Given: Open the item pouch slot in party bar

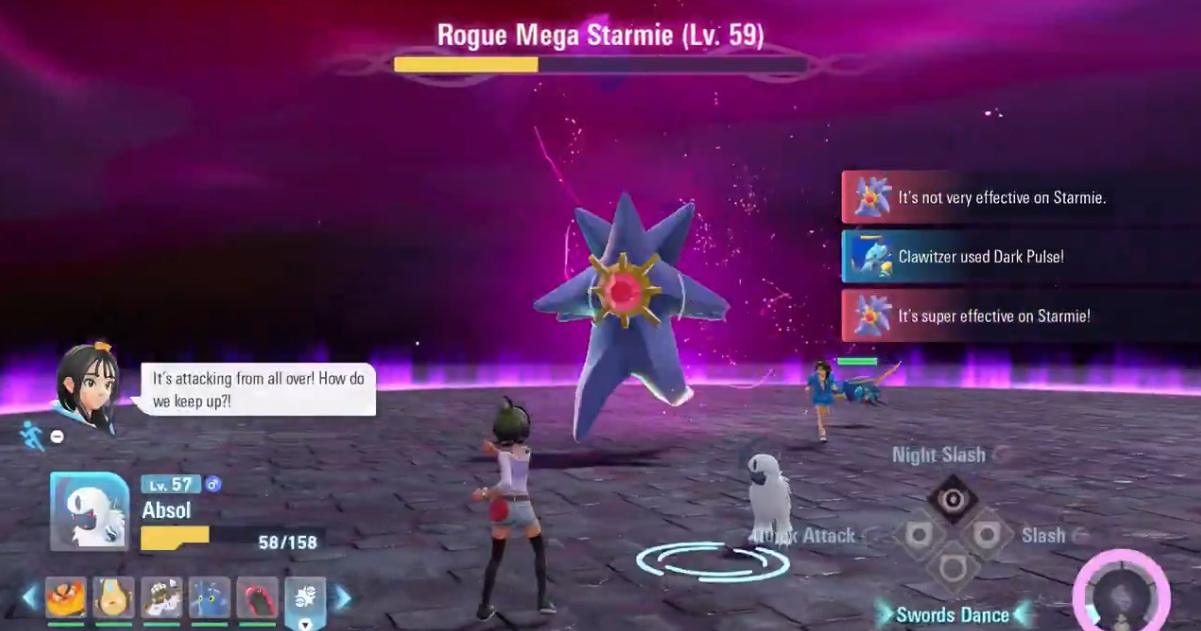Looking at the screenshot, I should point(306,597).
